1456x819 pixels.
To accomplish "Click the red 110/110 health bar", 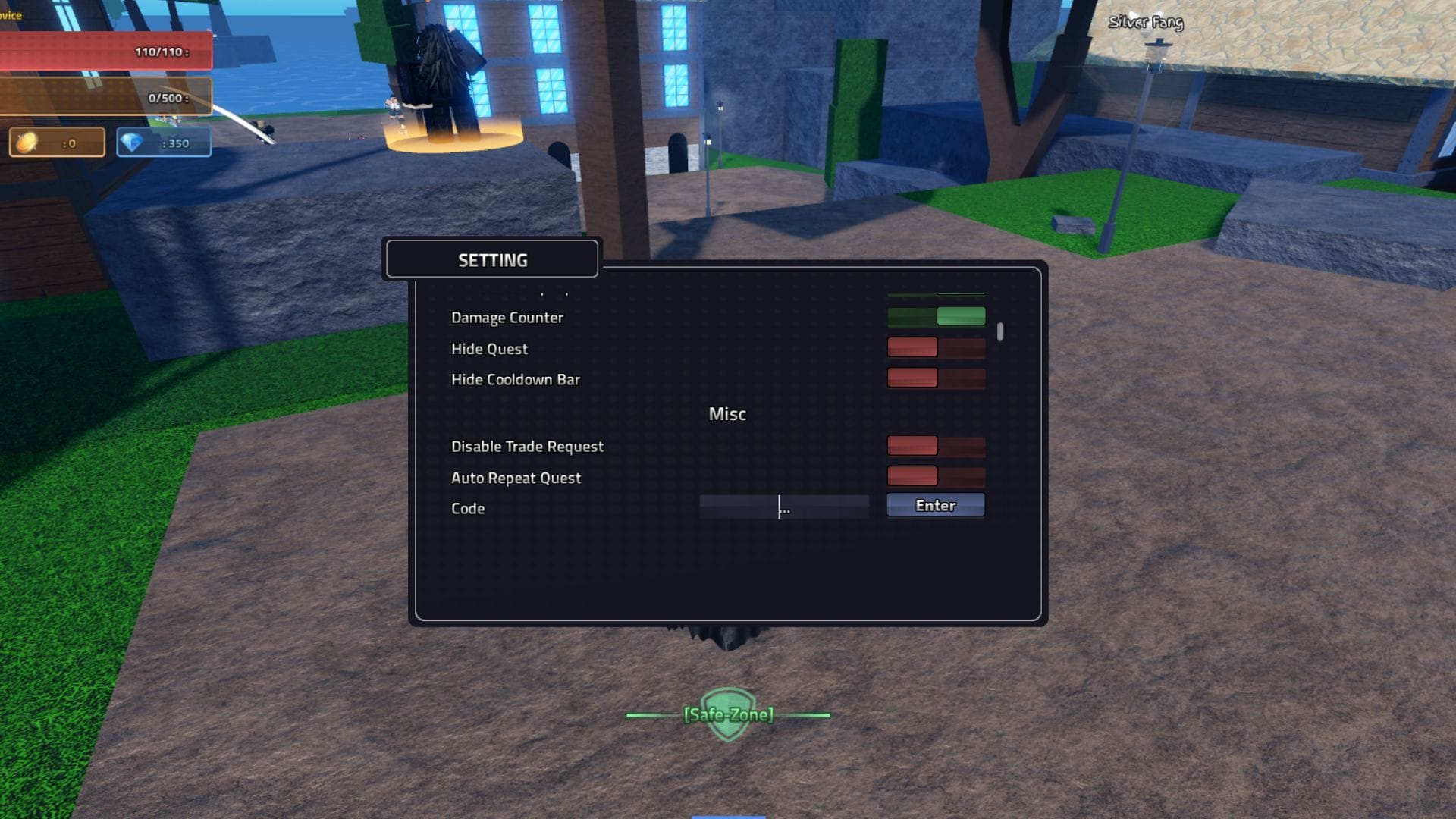I will click(106, 52).
